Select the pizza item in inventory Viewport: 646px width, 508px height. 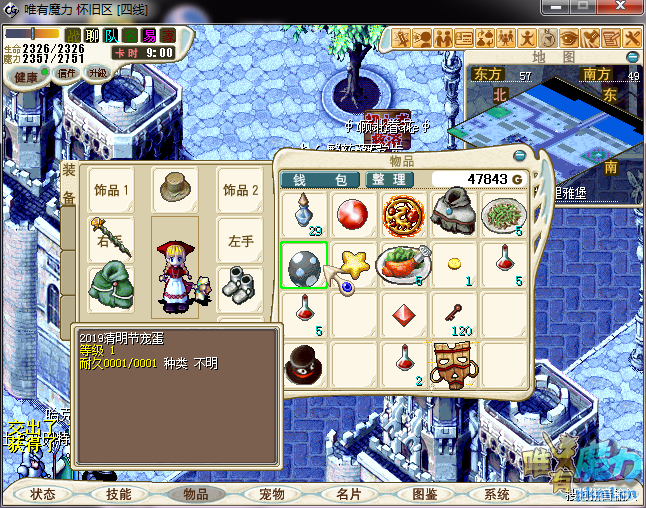click(404, 215)
